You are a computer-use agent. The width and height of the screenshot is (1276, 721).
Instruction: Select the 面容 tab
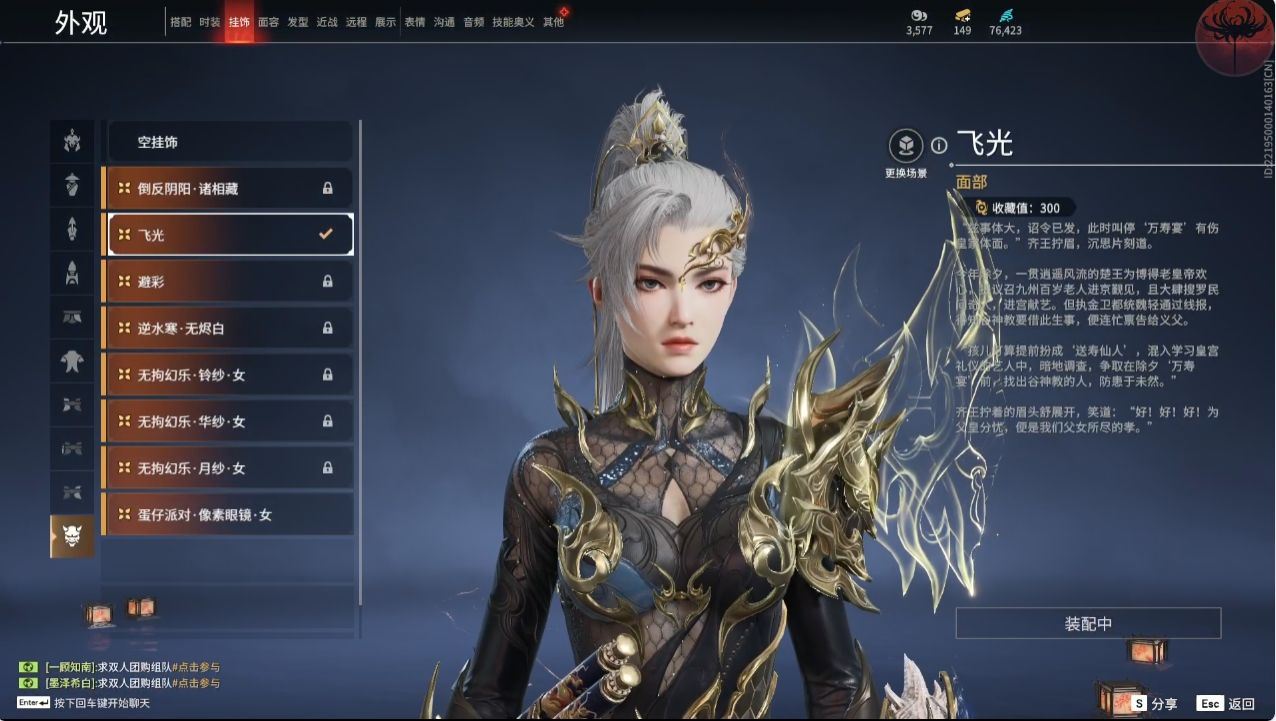(268, 22)
